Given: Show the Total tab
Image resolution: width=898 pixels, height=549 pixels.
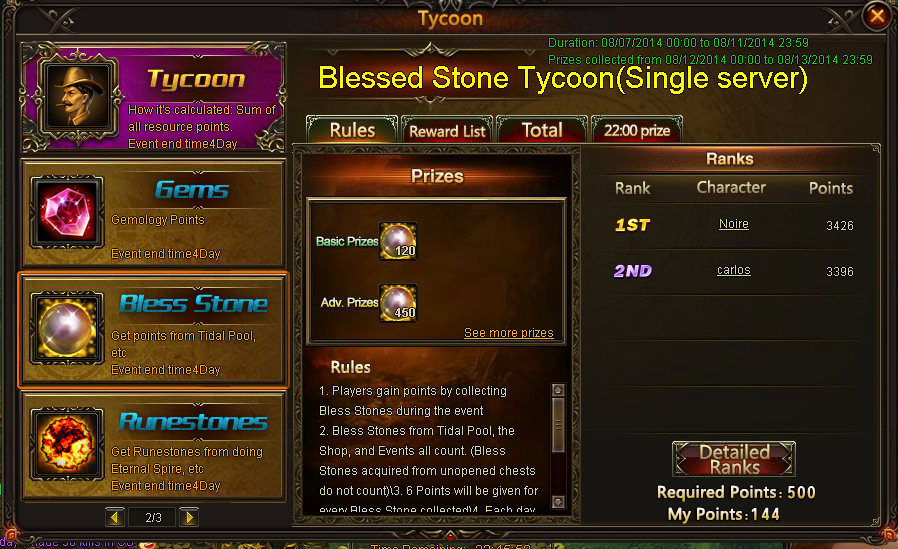Looking at the screenshot, I should coord(541,130).
